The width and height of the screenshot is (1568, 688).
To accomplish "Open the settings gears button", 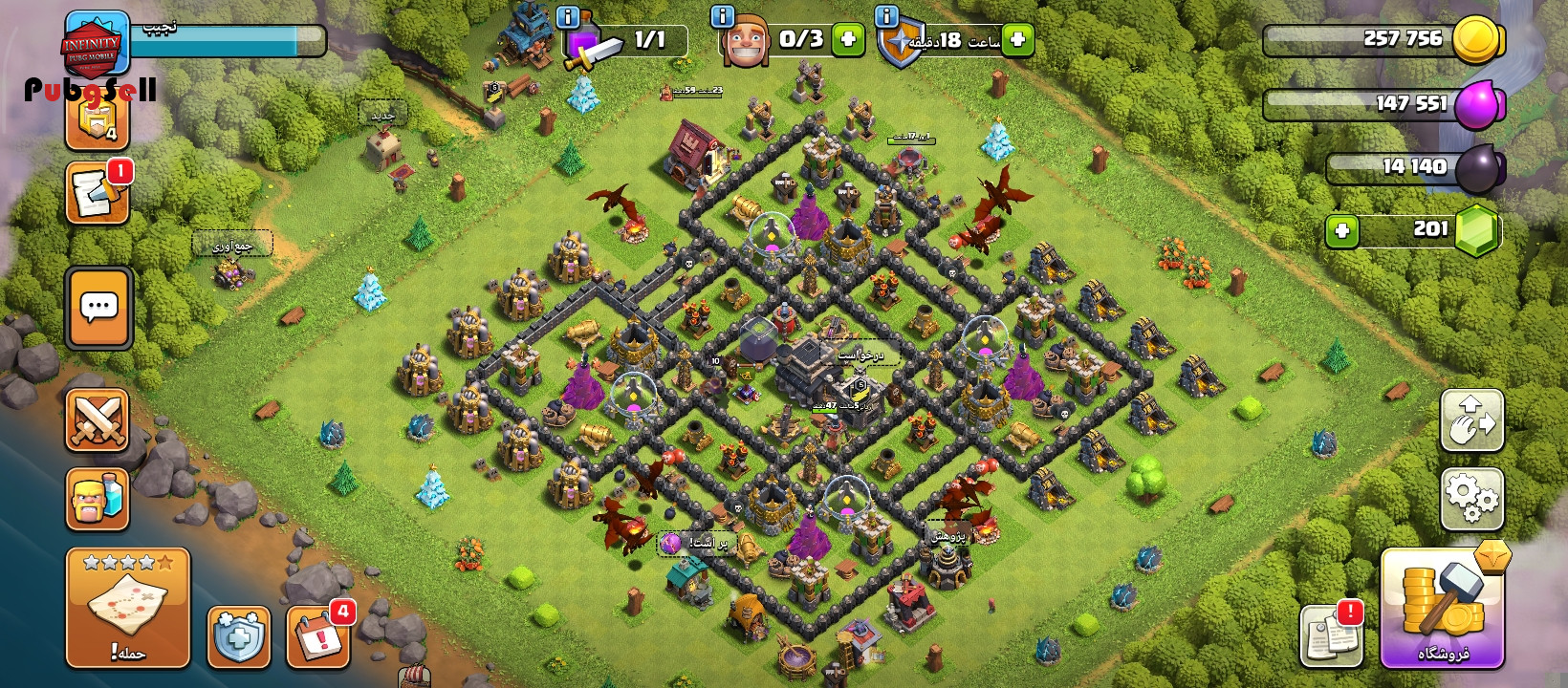I will 1471,499.
